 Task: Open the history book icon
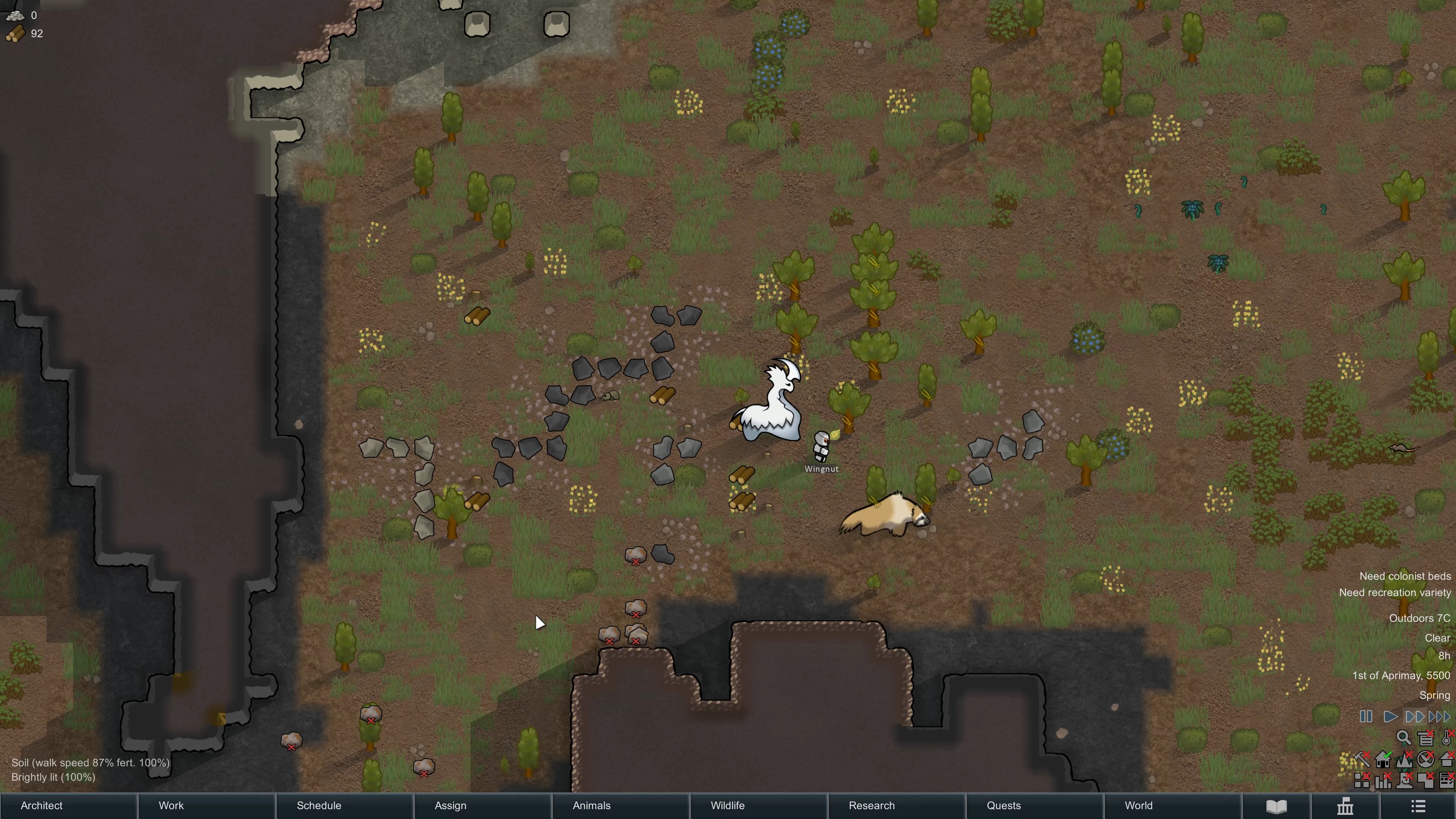tap(1276, 805)
